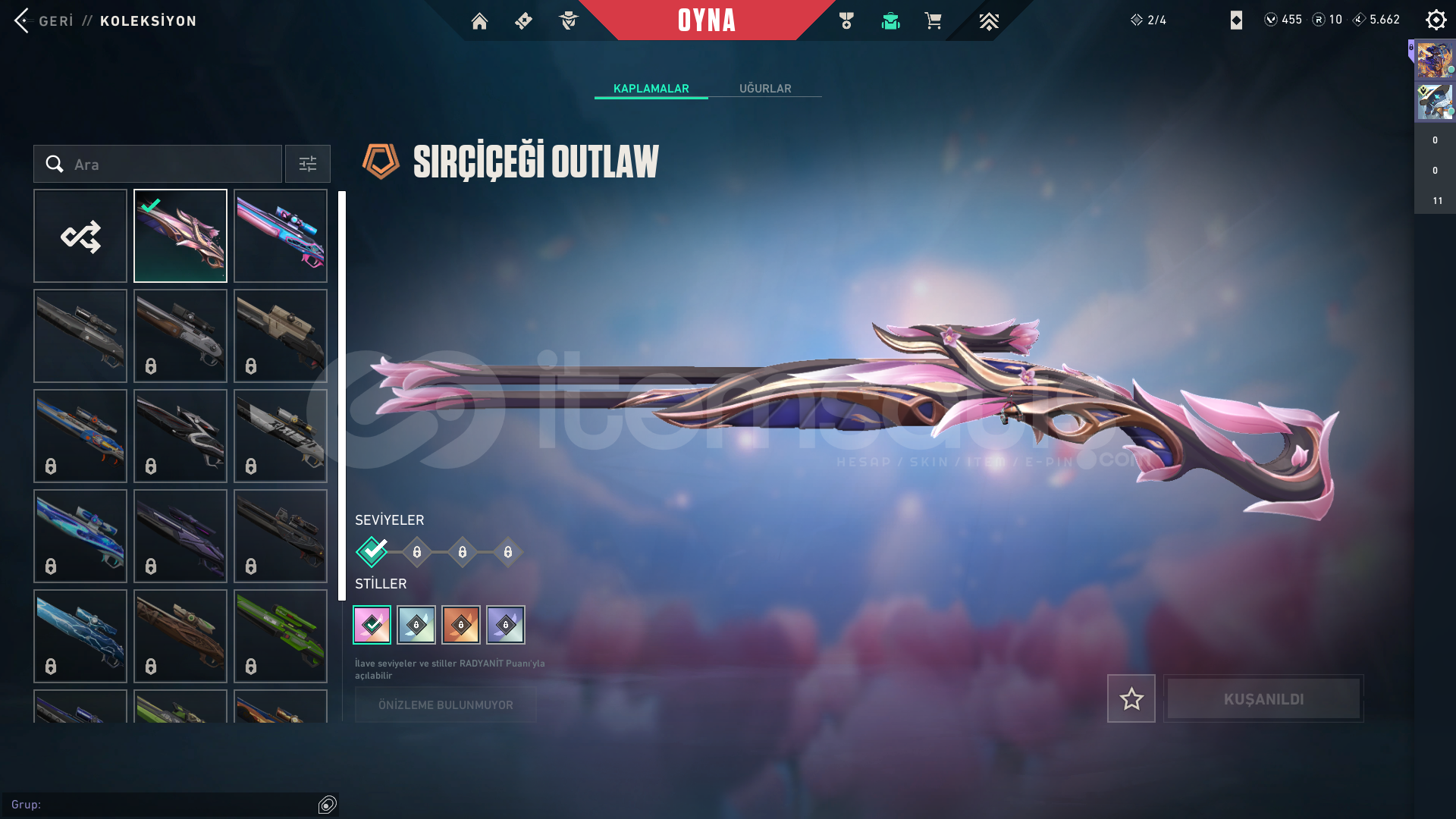Viewport: 1456px width, 819px height.
Task: Click the Kuşanıldı equip button
Action: point(1263,698)
